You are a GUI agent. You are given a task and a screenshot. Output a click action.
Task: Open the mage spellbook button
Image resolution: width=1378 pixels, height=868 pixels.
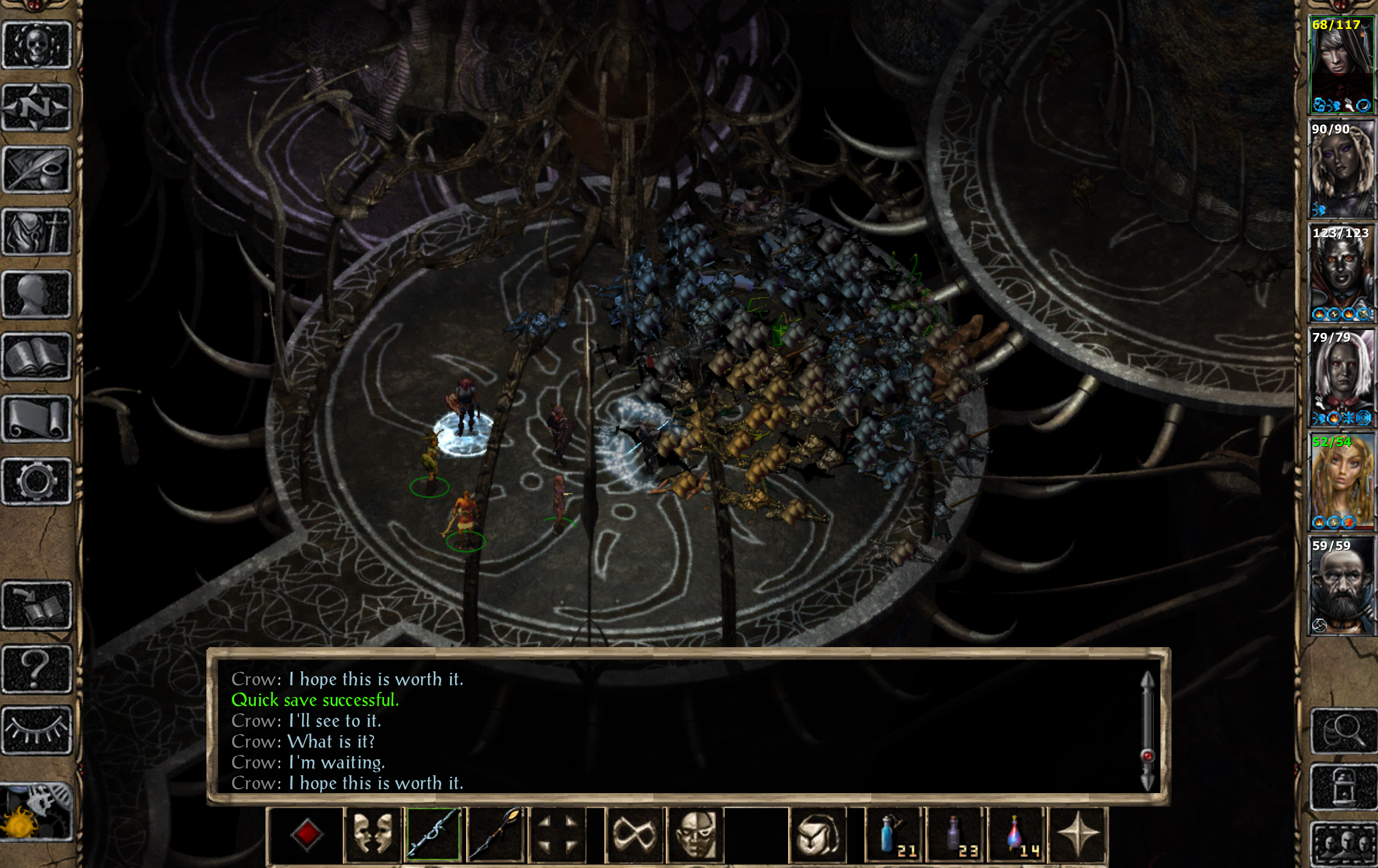click(x=37, y=357)
